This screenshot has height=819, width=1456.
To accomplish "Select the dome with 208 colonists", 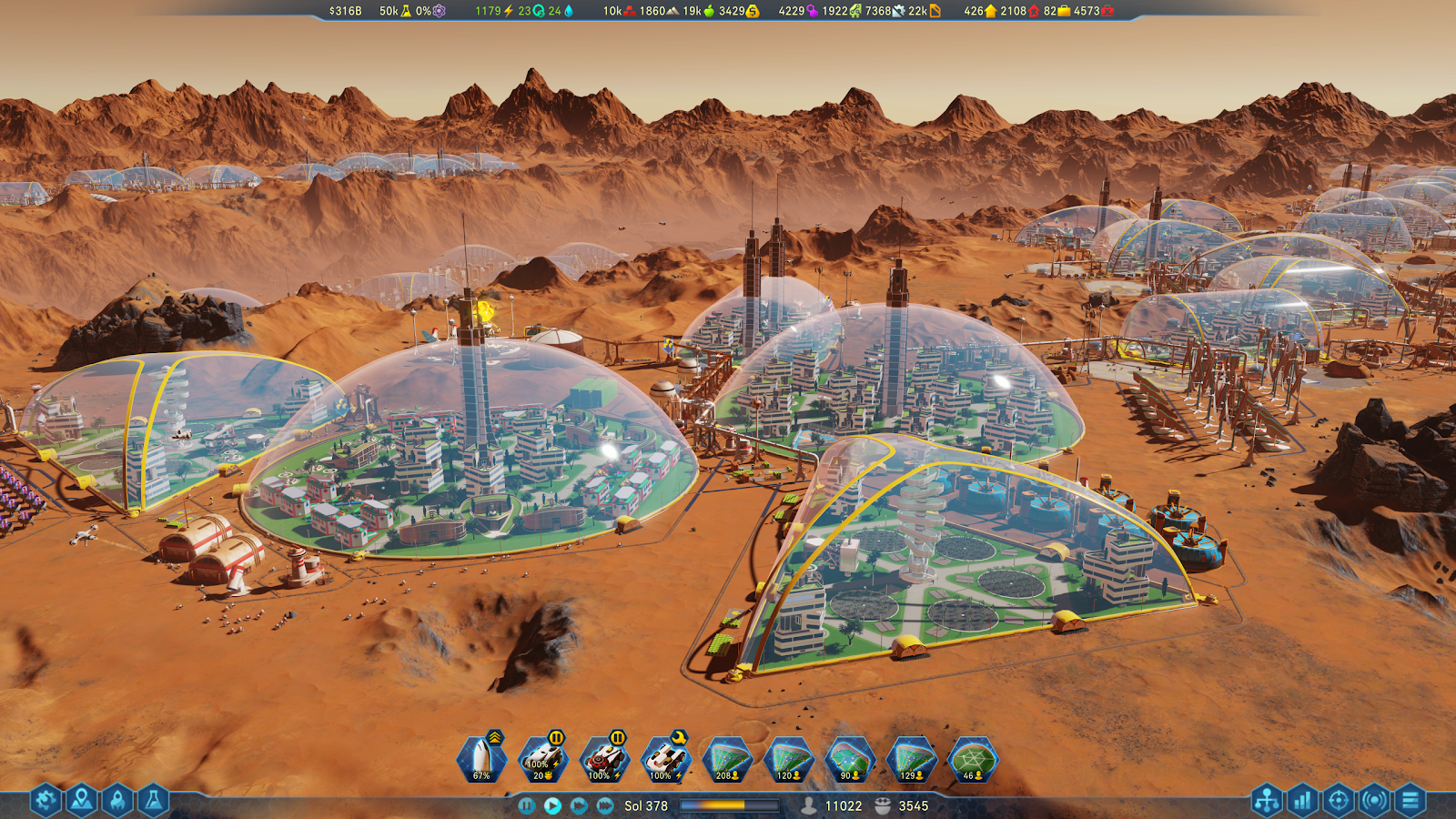I will (727, 758).
